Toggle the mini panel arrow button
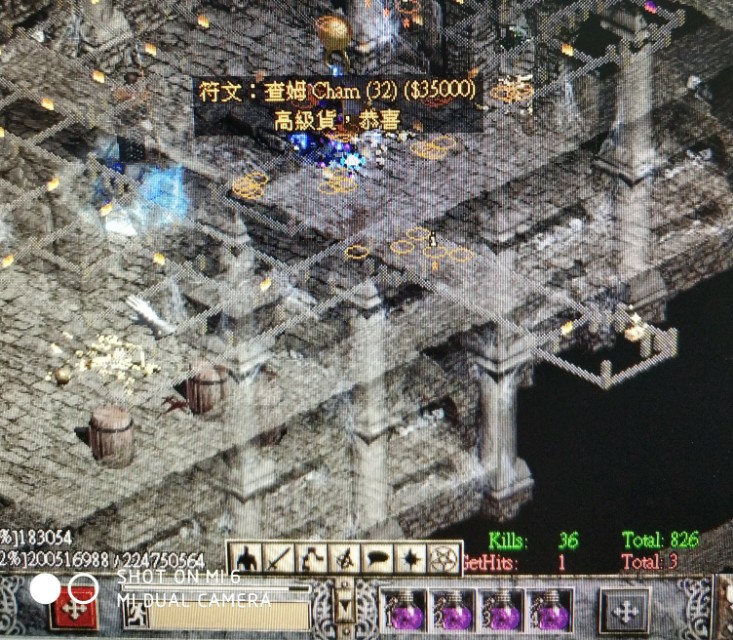This screenshot has height=640, width=733. pos(345,608)
